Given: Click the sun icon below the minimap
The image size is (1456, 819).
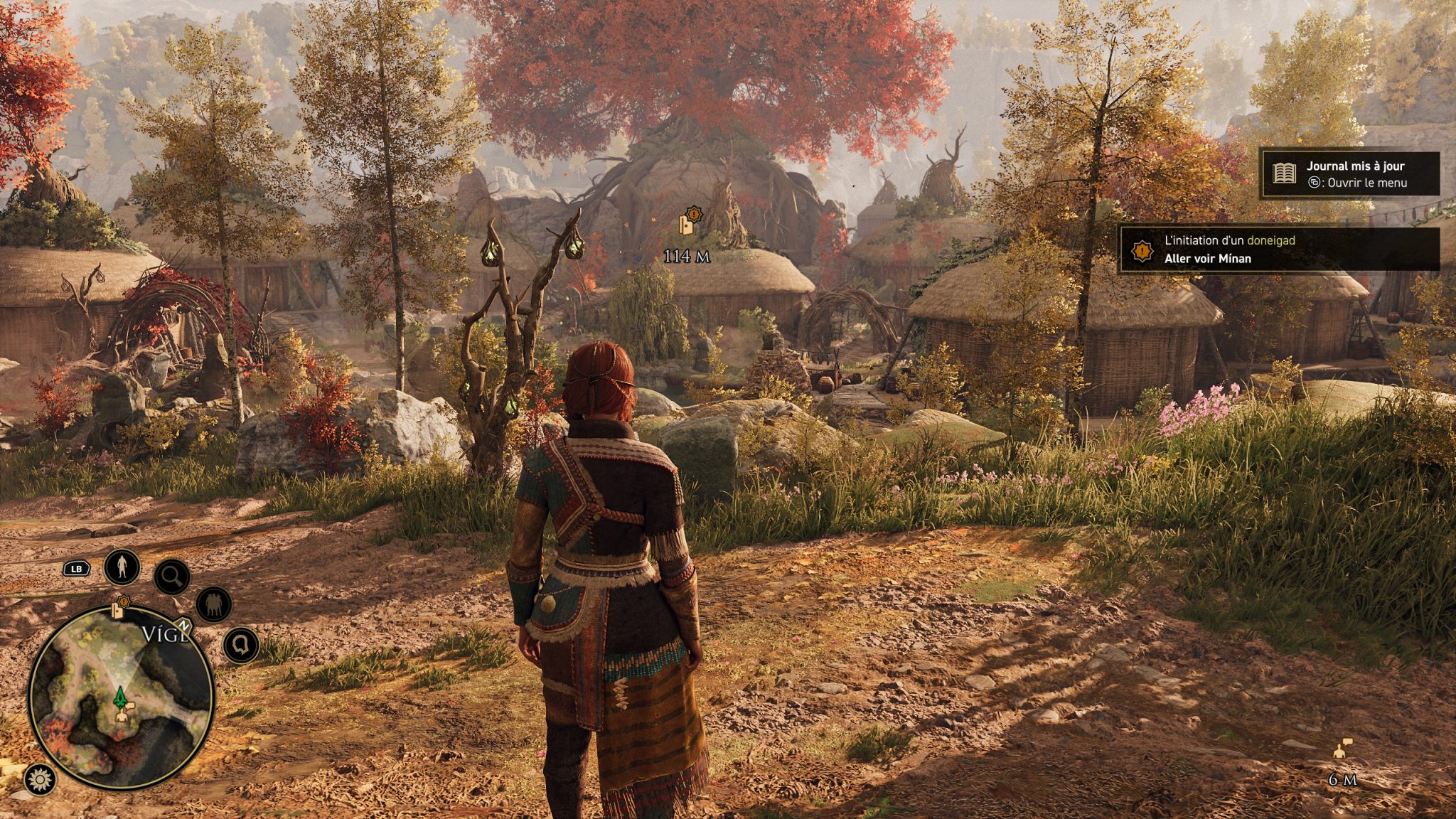Looking at the screenshot, I should tap(40, 780).
